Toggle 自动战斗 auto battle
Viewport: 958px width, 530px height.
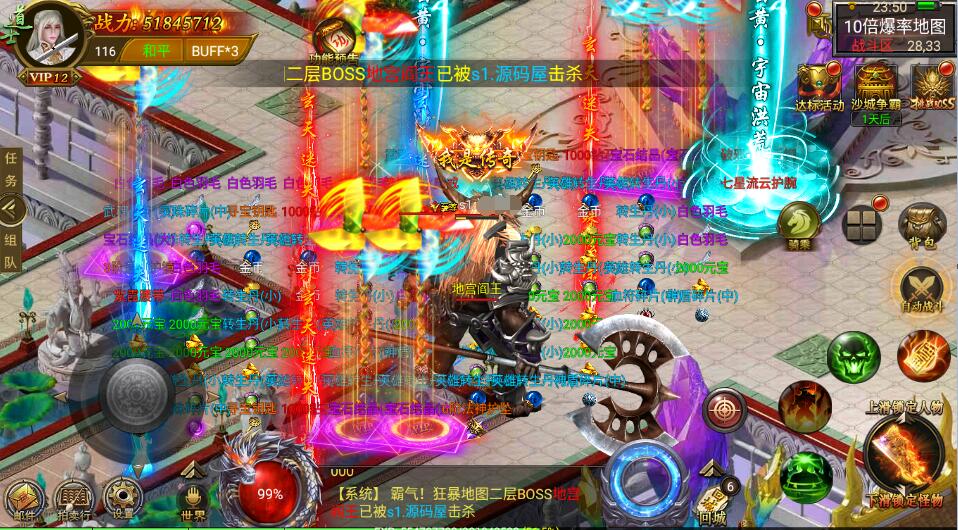pos(921,288)
